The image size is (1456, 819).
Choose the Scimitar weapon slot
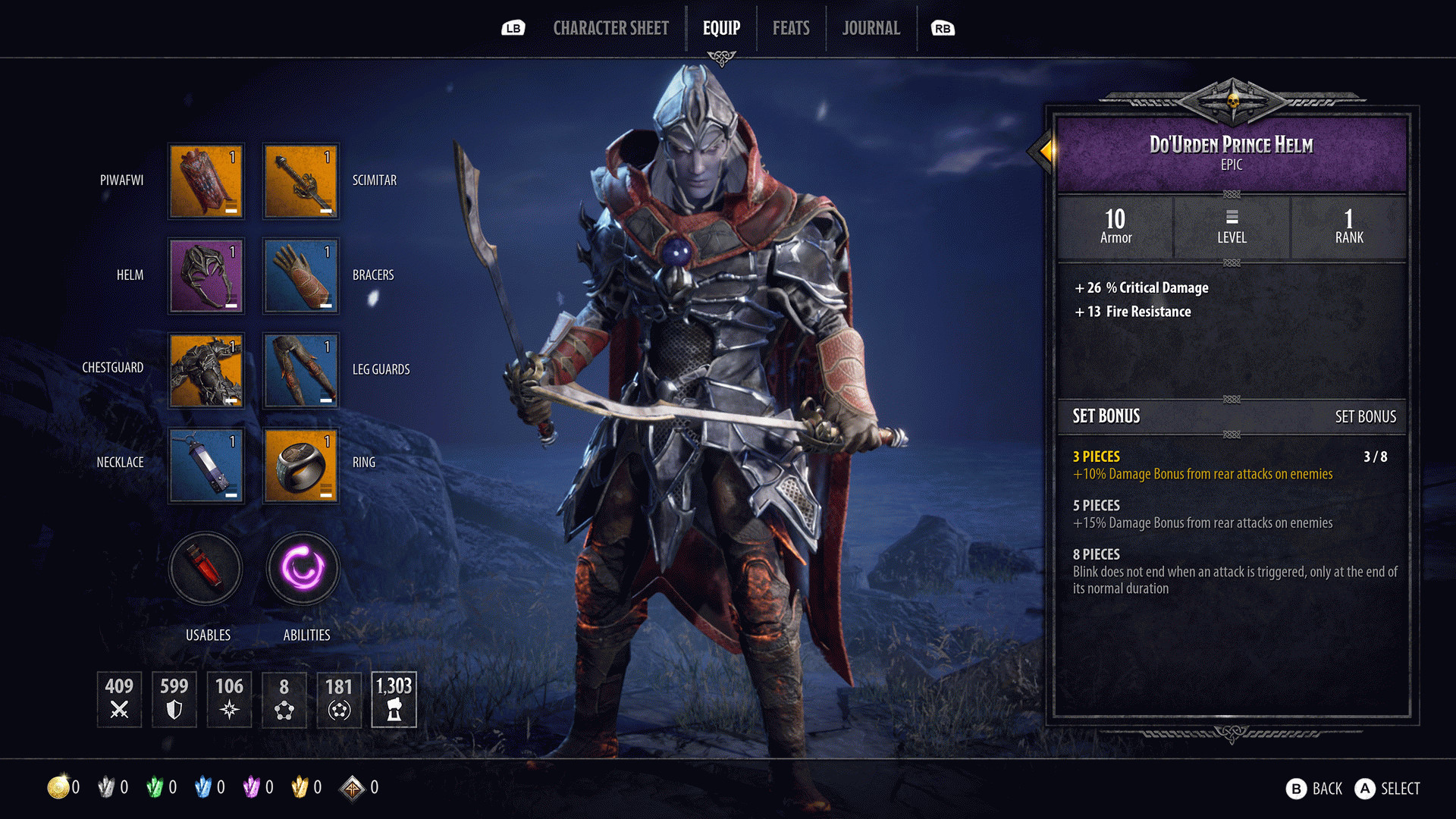coord(301,181)
